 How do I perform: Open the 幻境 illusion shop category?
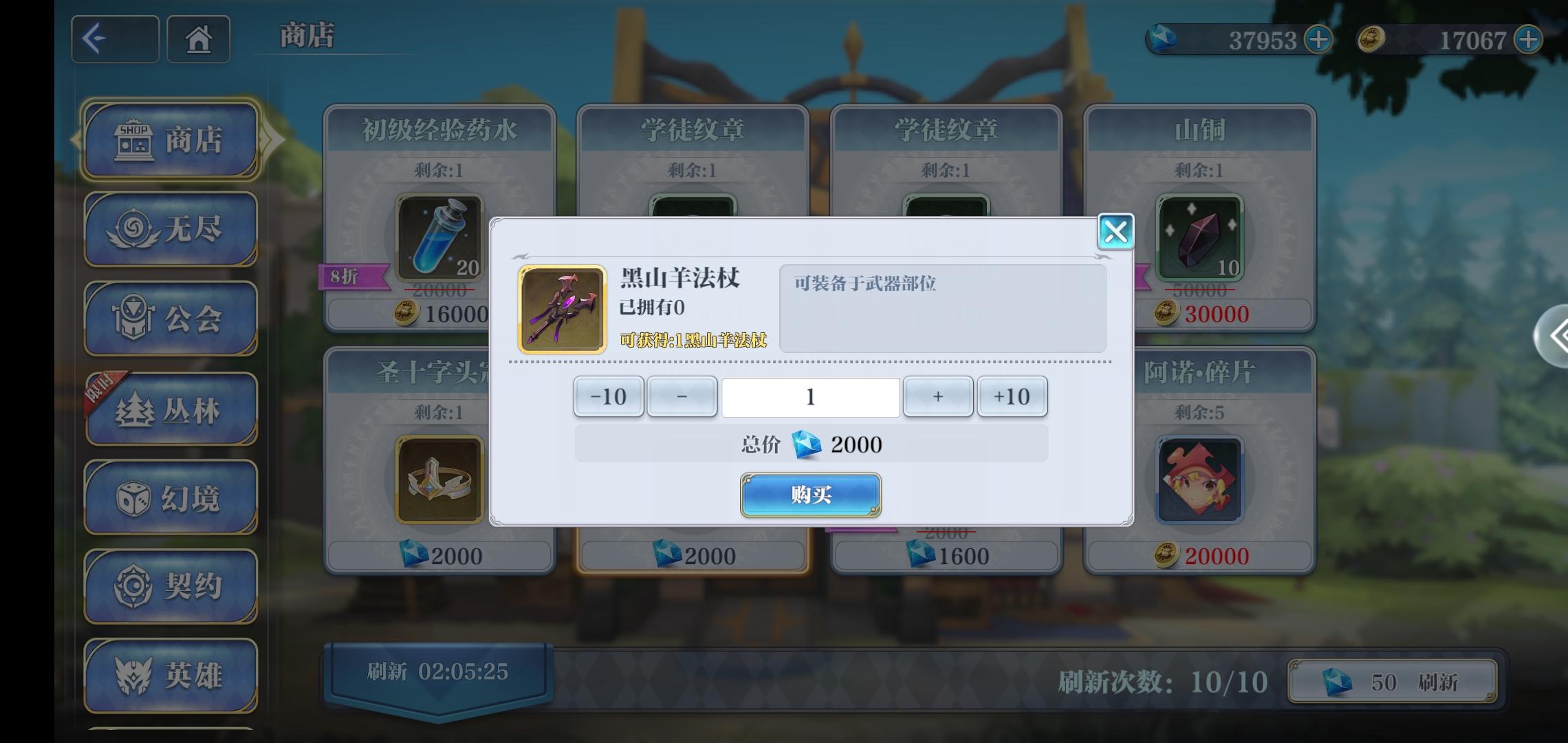[171, 499]
